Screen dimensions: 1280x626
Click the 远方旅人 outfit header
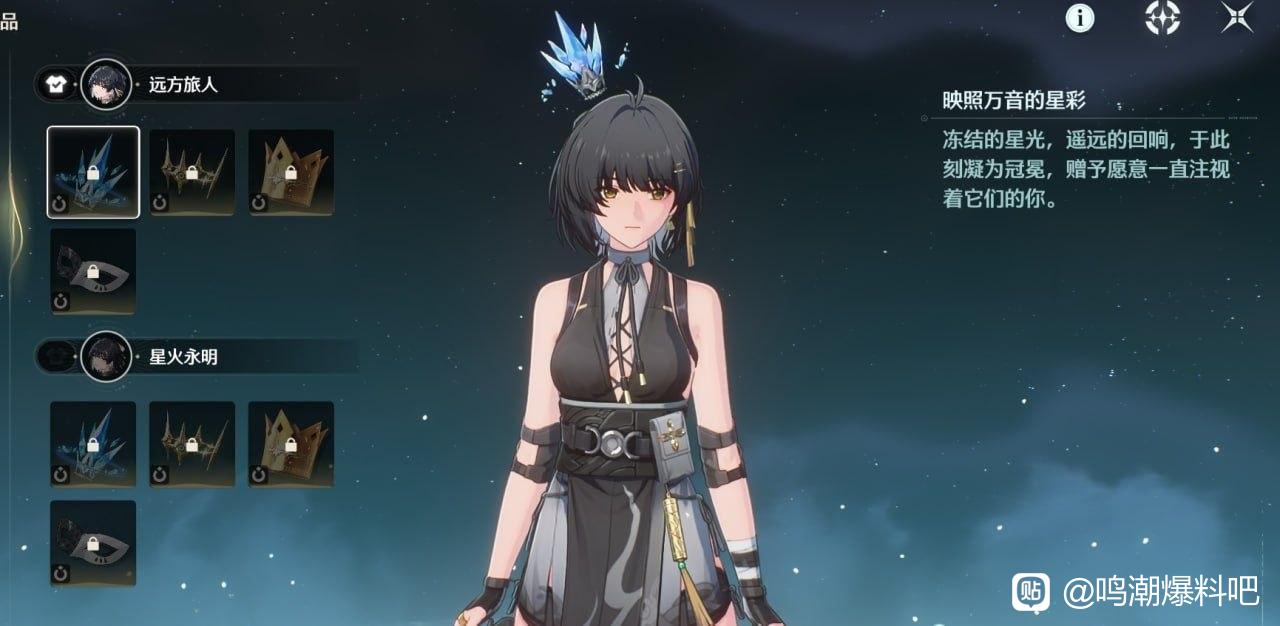click(183, 85)
